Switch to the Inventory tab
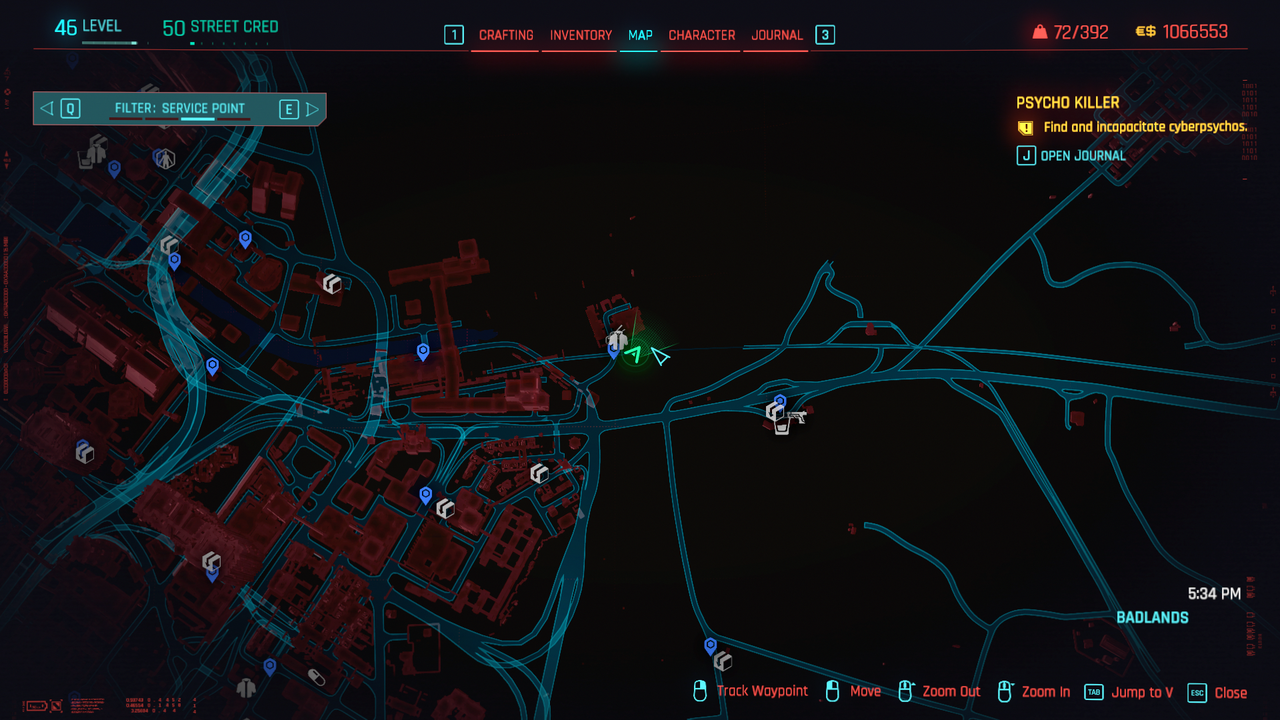 (x=580, y=35)
